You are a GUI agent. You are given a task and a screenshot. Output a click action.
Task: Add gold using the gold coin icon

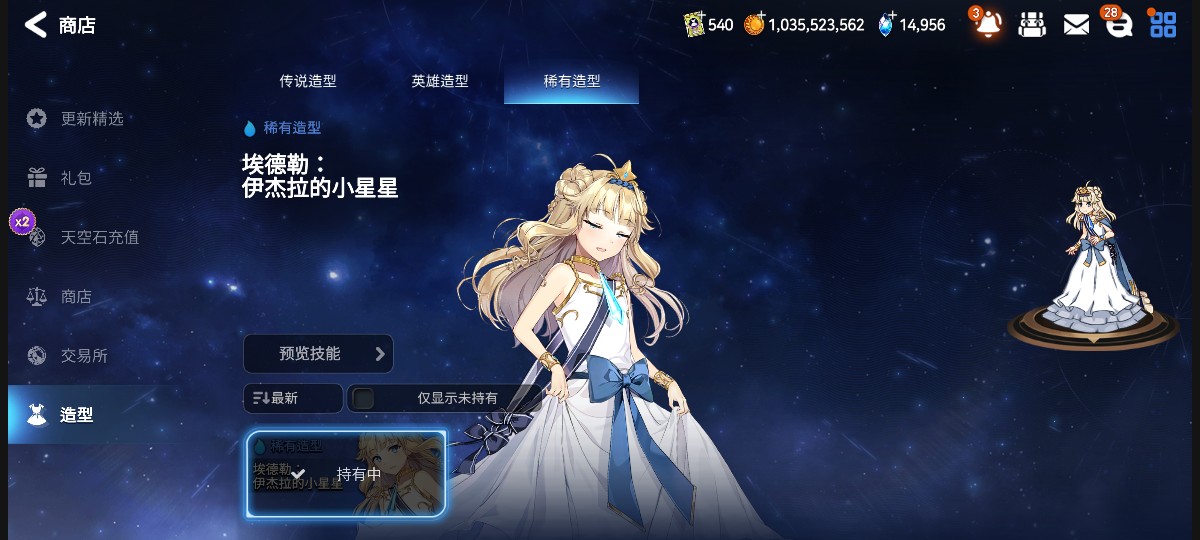pos(754,25)
